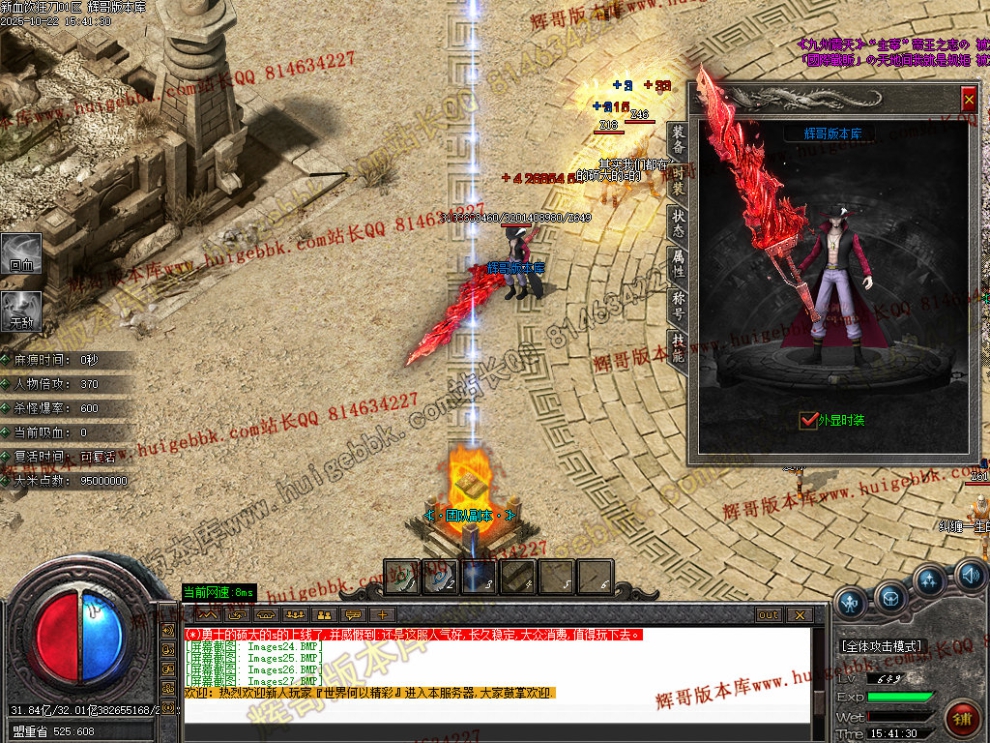Screen dimensions: 990x743
Task: Close the chat window with its X button
Action: coord(798,614)
